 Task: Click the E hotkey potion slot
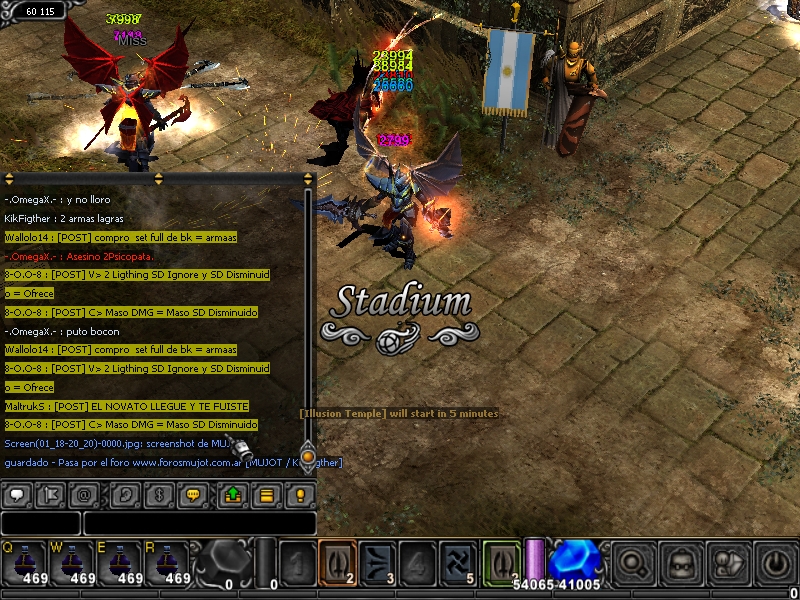point(120,564)
